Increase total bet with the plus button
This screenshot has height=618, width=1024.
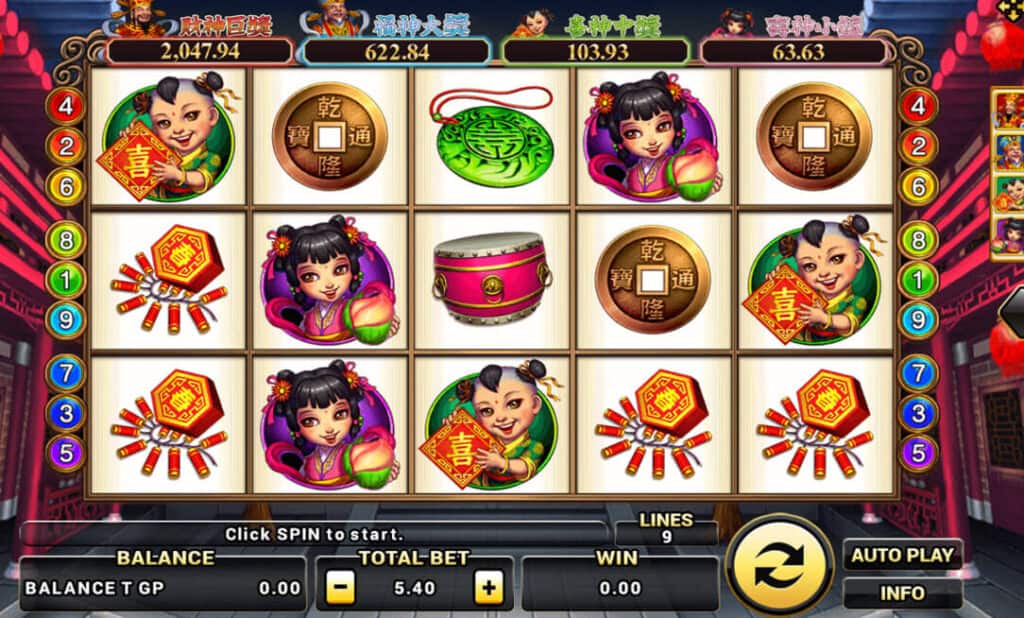[489, 588]
